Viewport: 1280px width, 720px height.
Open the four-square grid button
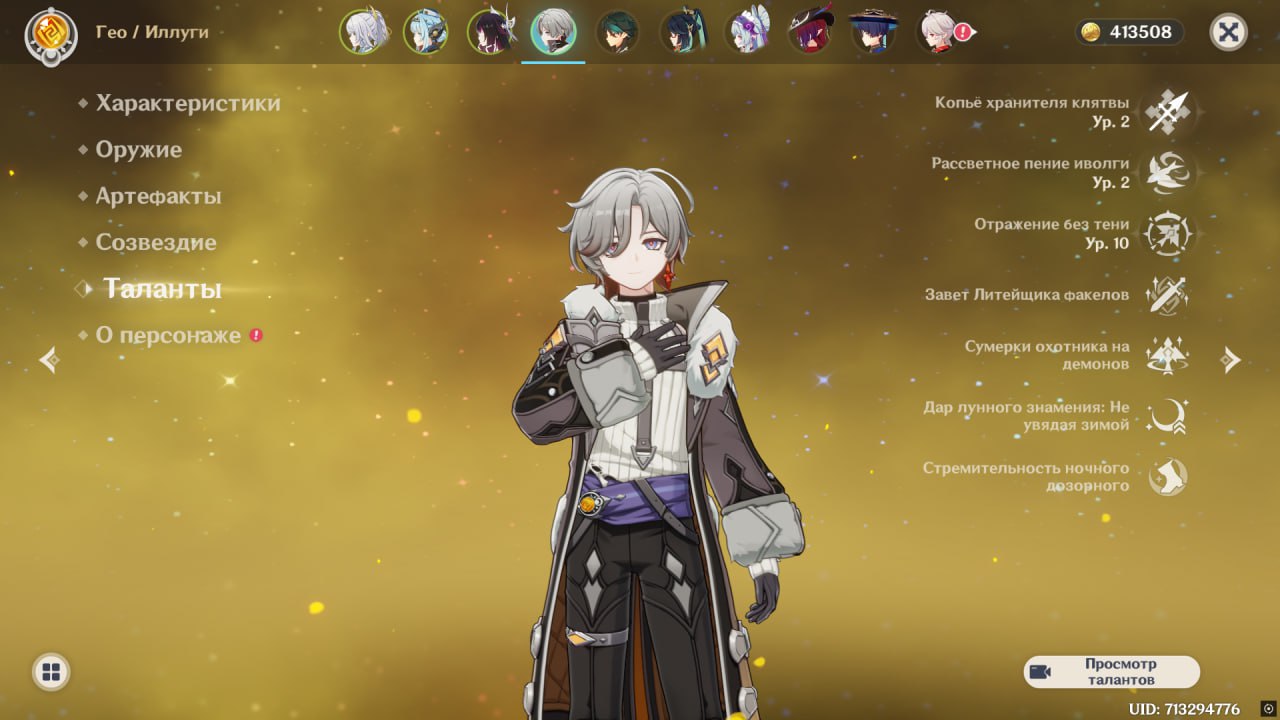[x=51, y=672]
